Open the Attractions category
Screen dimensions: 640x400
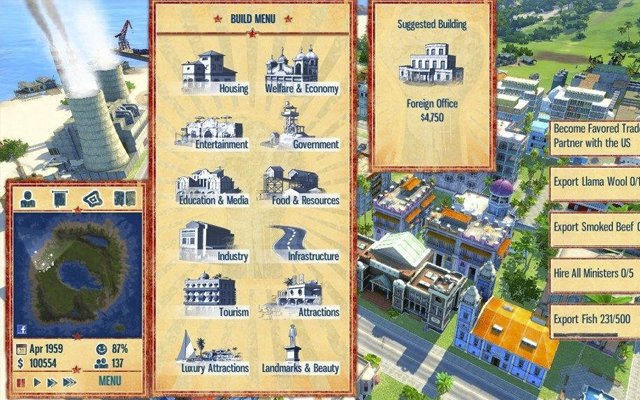pos(300,296)
